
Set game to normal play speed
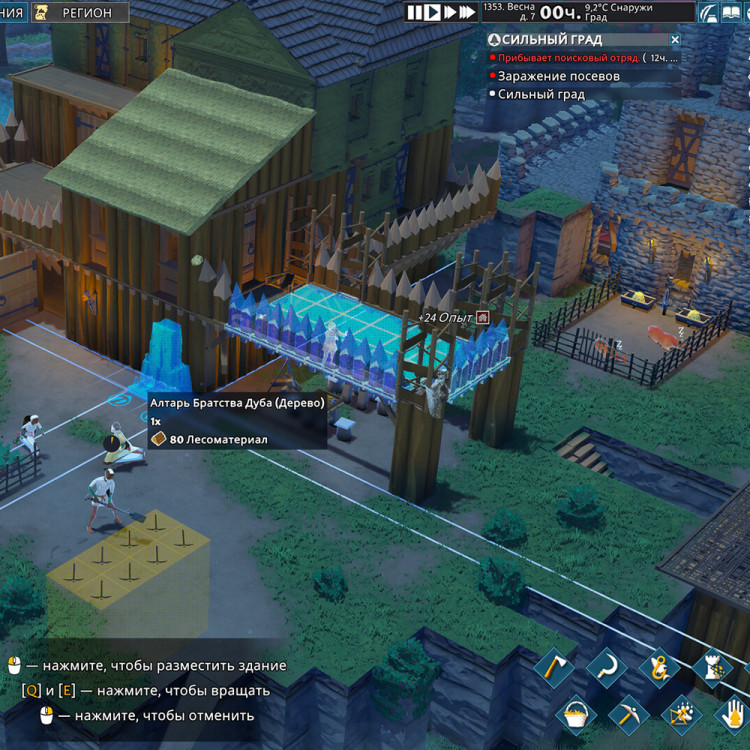coord(432,12)
